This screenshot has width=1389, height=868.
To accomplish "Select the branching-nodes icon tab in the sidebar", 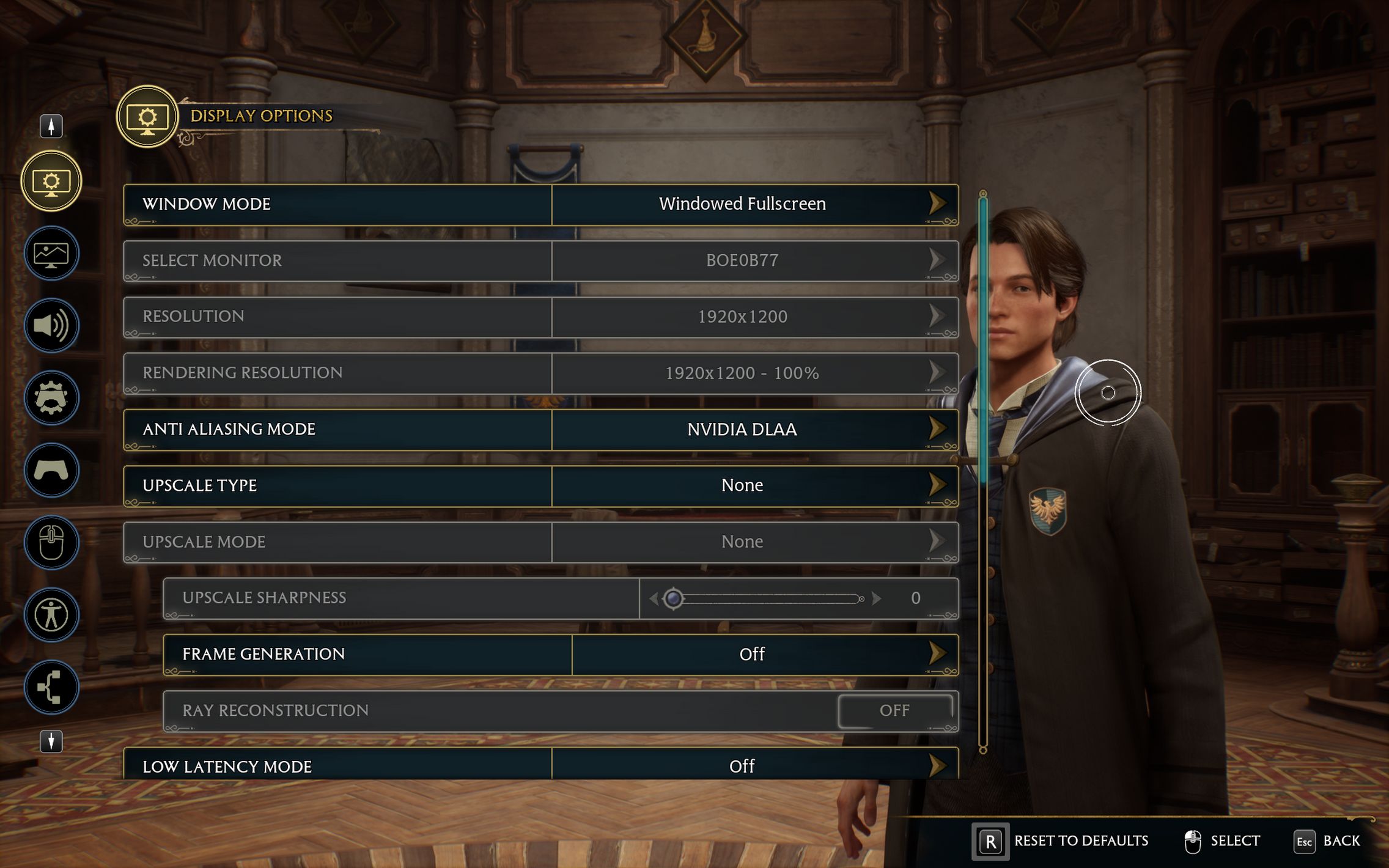I will [x=51, y=688].
